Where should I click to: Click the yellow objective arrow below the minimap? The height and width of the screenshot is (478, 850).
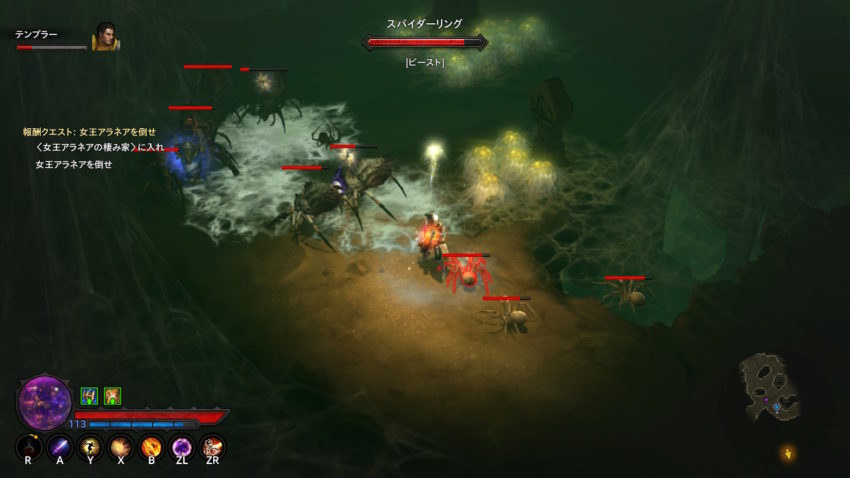[x=787, y=454]
